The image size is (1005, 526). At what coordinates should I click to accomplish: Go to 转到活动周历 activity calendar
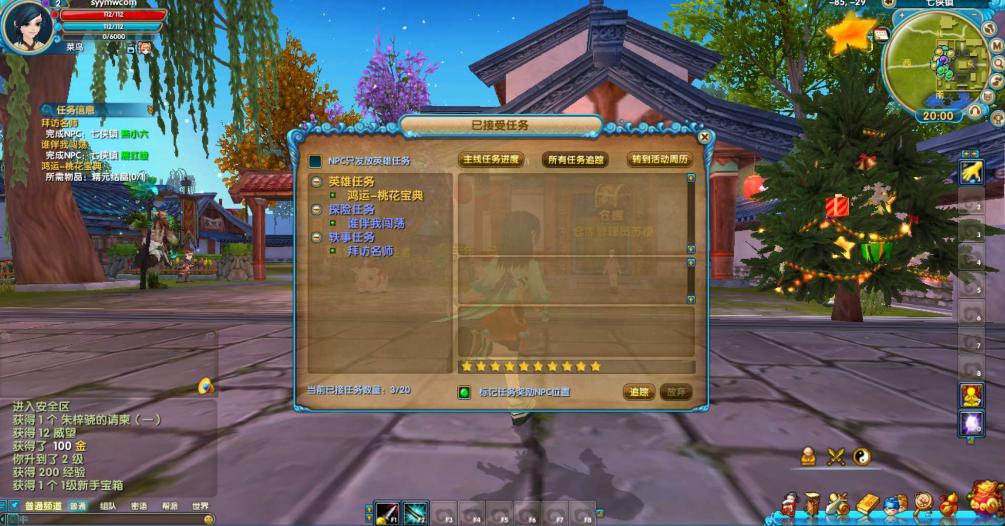[x=659, y=160]
